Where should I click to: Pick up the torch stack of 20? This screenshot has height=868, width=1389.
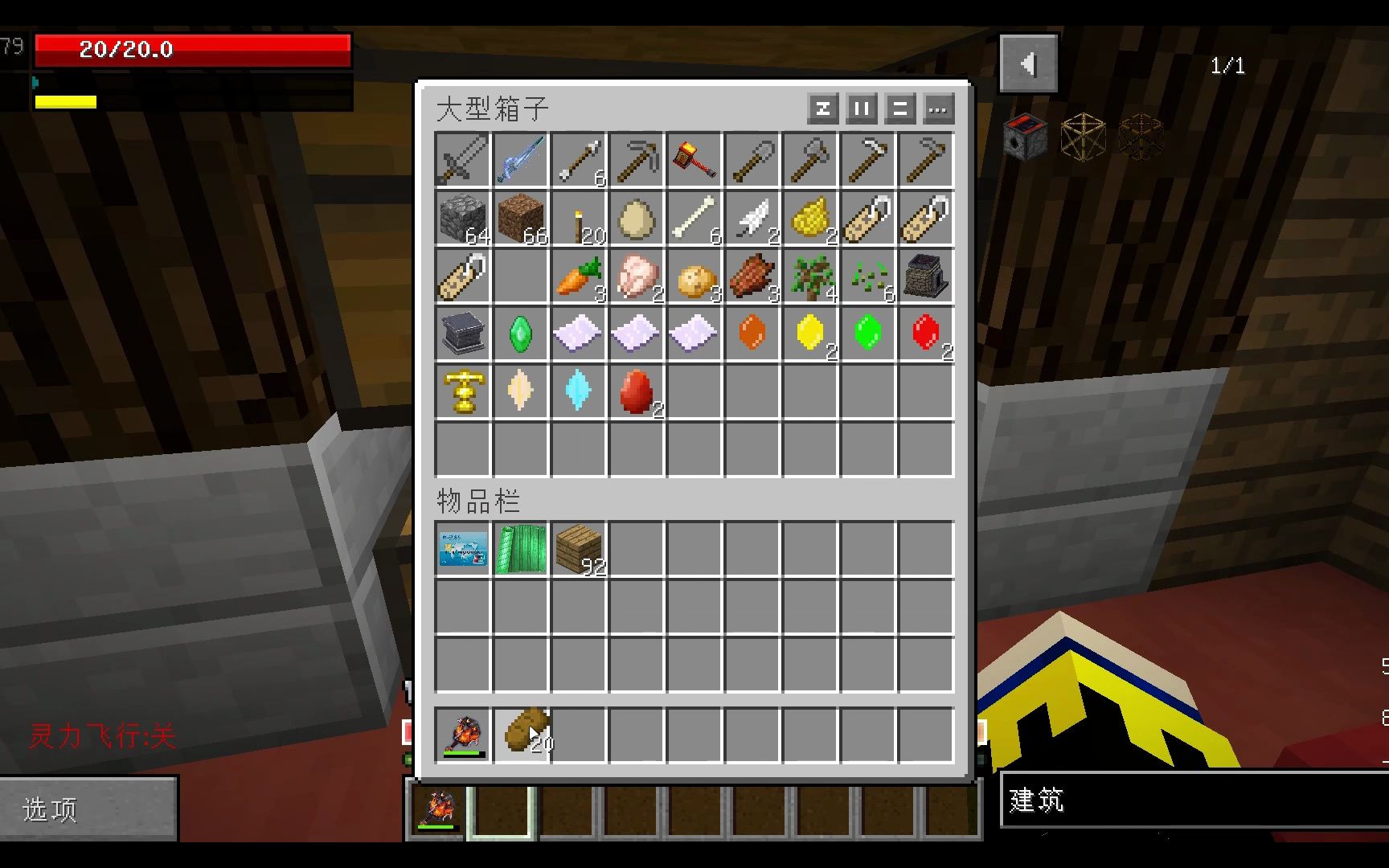(x=578, y=217)
